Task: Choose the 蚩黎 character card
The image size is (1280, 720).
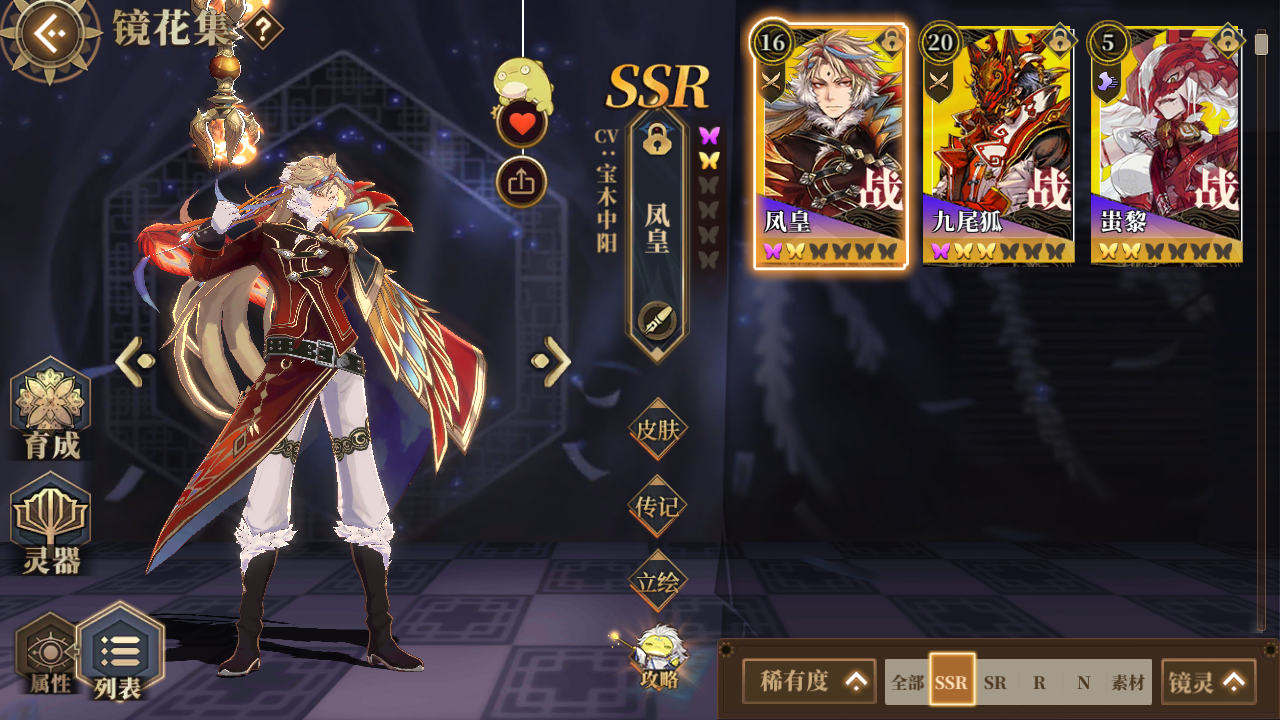Action: 1166,145
